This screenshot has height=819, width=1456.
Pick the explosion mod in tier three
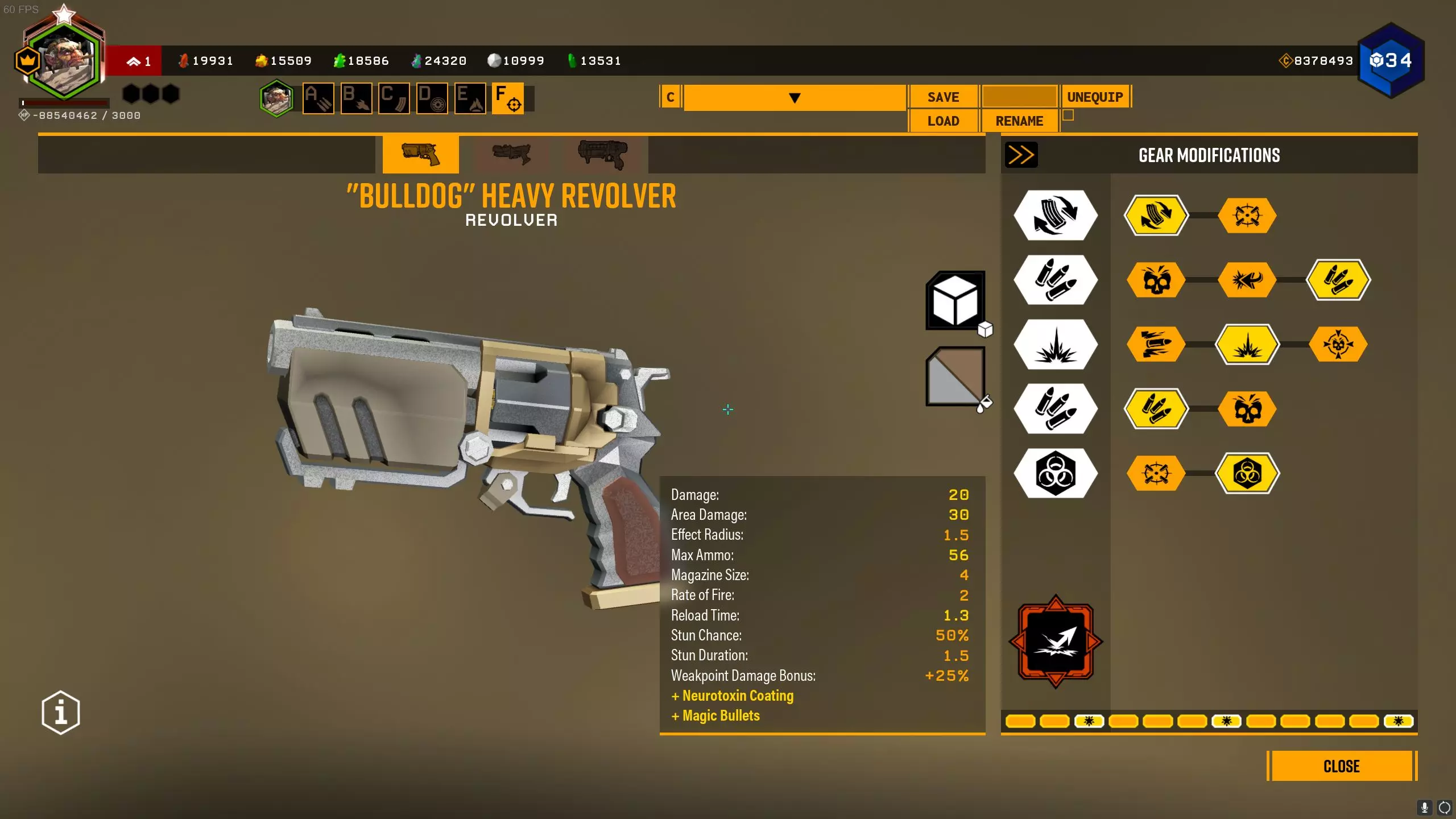click(x=1247, y=344)
